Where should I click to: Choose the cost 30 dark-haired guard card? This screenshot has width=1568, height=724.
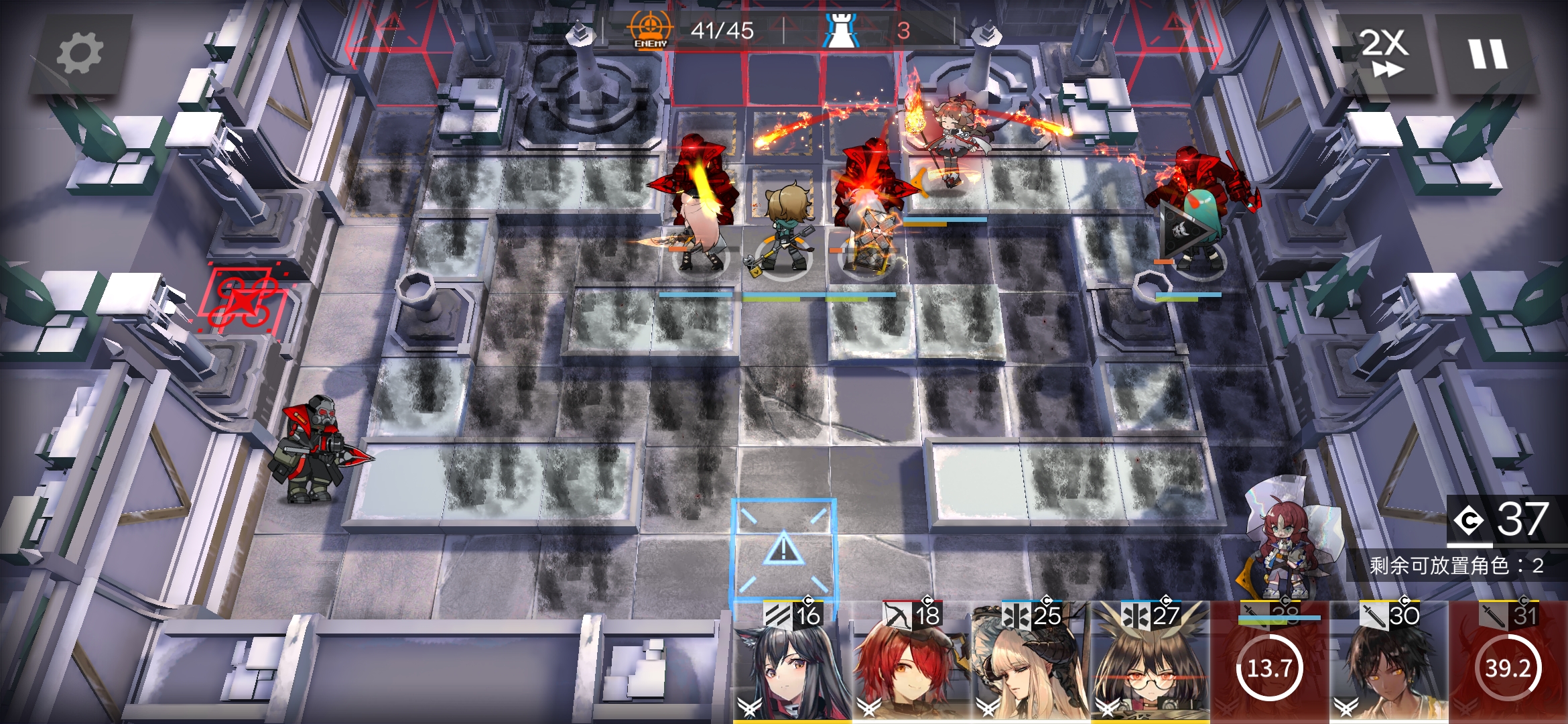[1388, 664]
